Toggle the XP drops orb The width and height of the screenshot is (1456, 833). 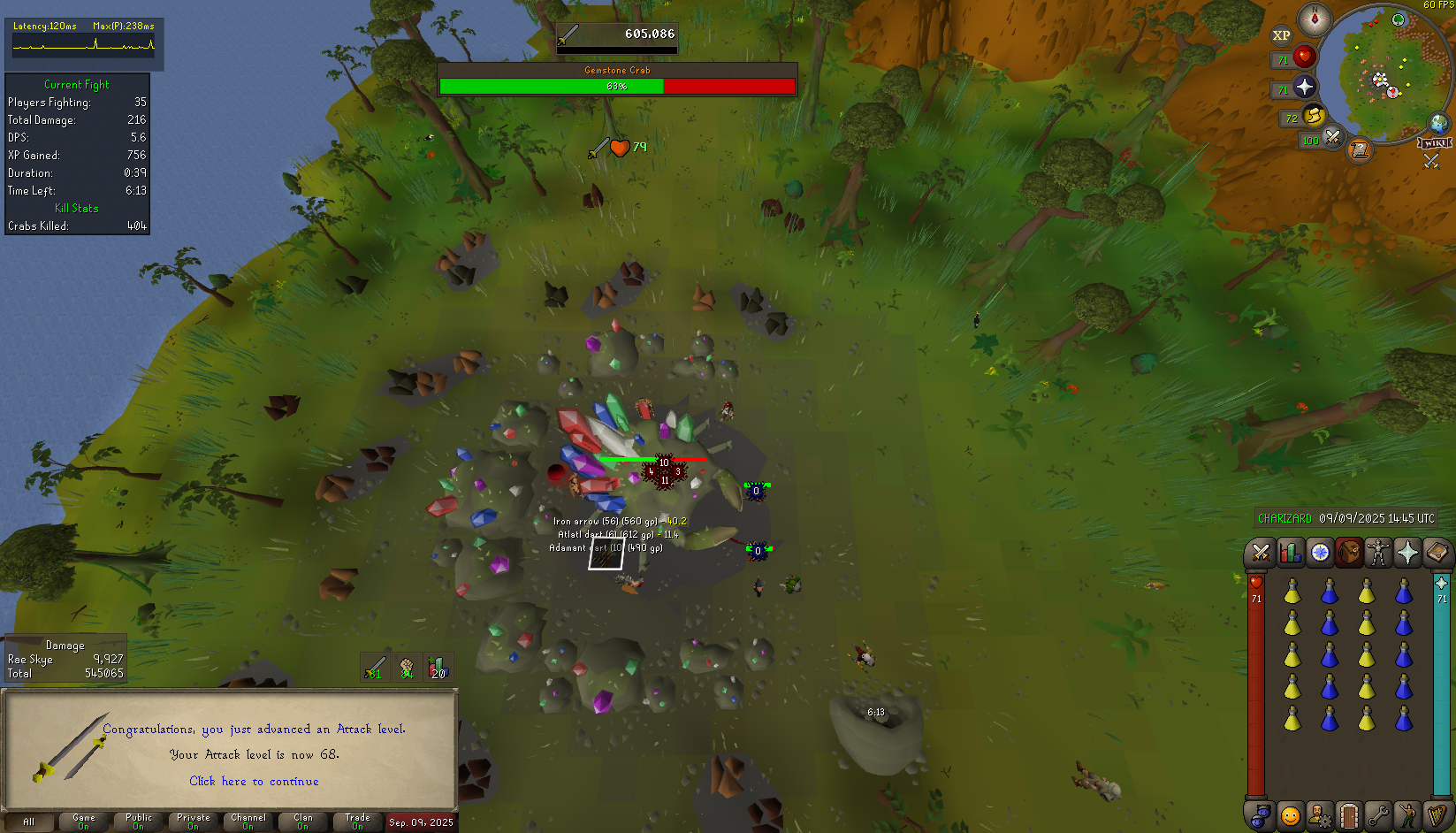(1281, 35)
